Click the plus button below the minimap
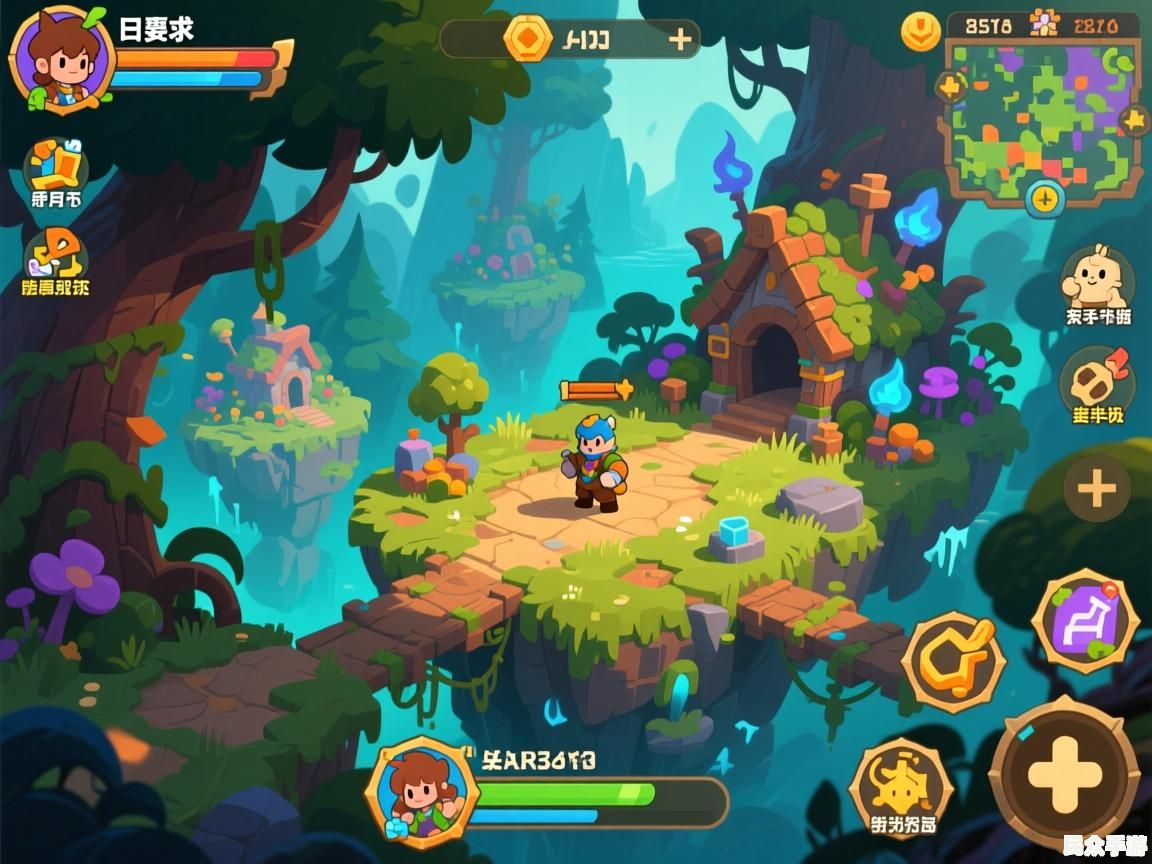The image size is (1152, 864). (1044, 197)
